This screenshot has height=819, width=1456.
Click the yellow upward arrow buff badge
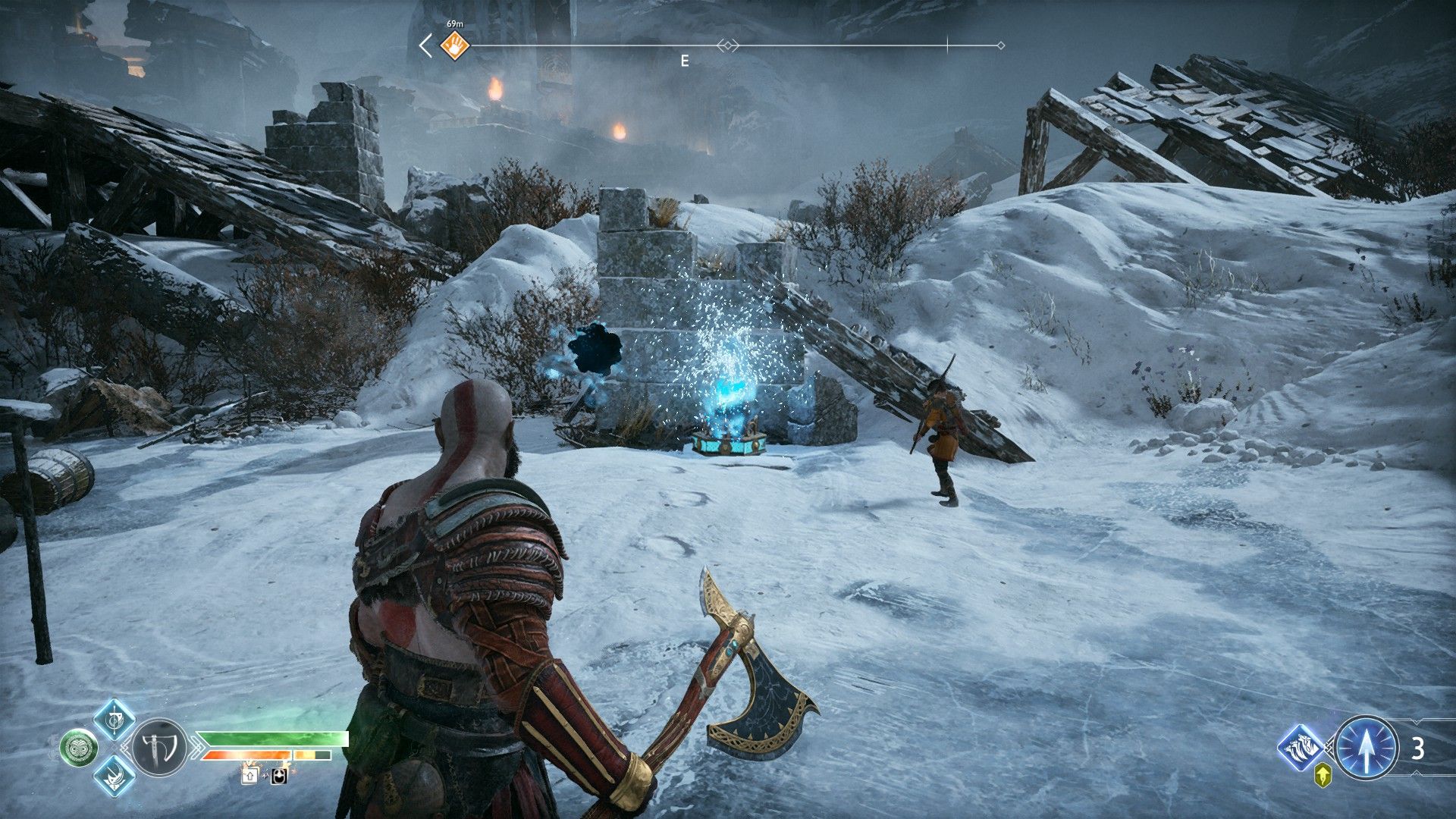[1323, 775]
